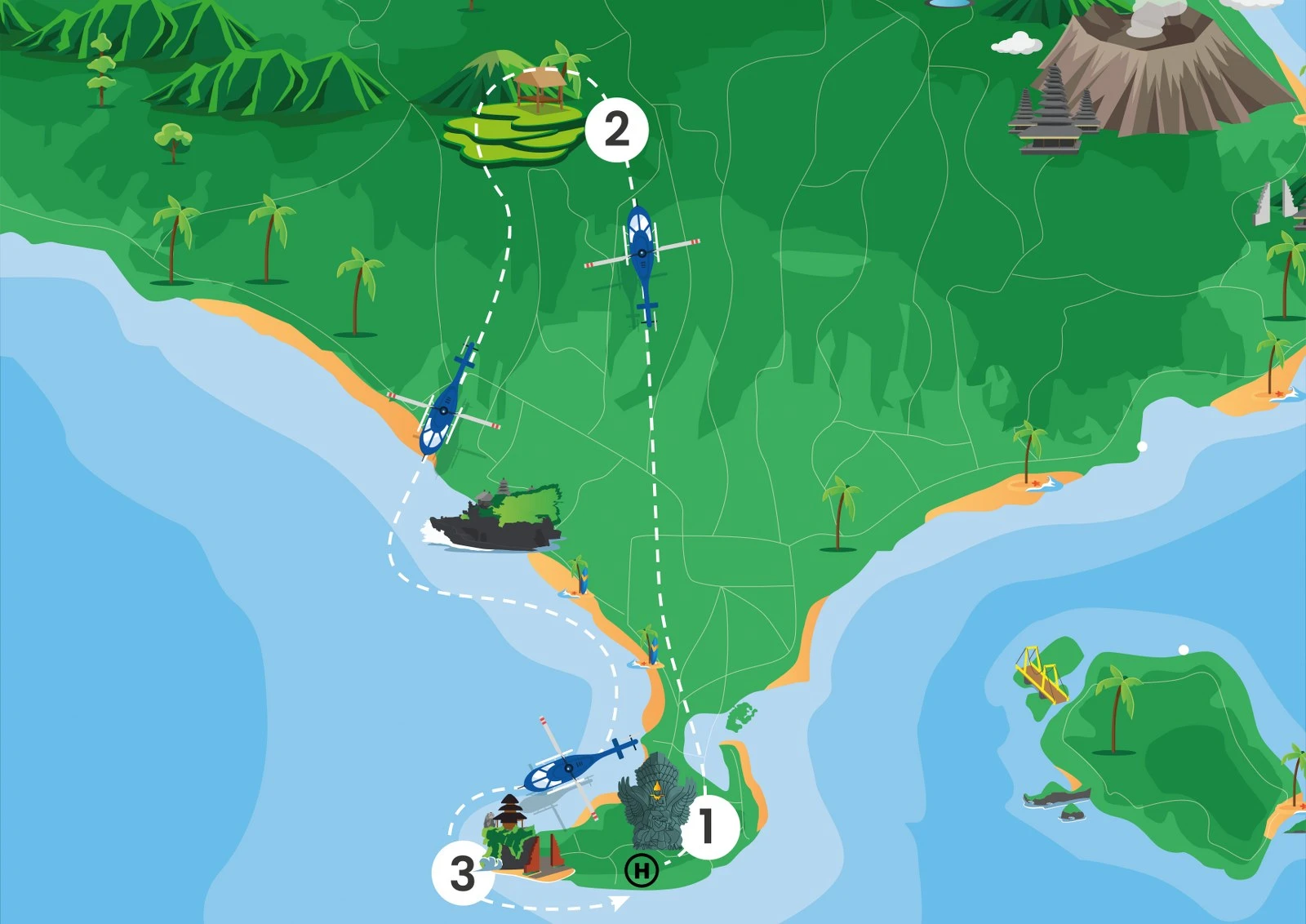
Task: Select the number 3 route marker
Action: click(x=463, y=873)
